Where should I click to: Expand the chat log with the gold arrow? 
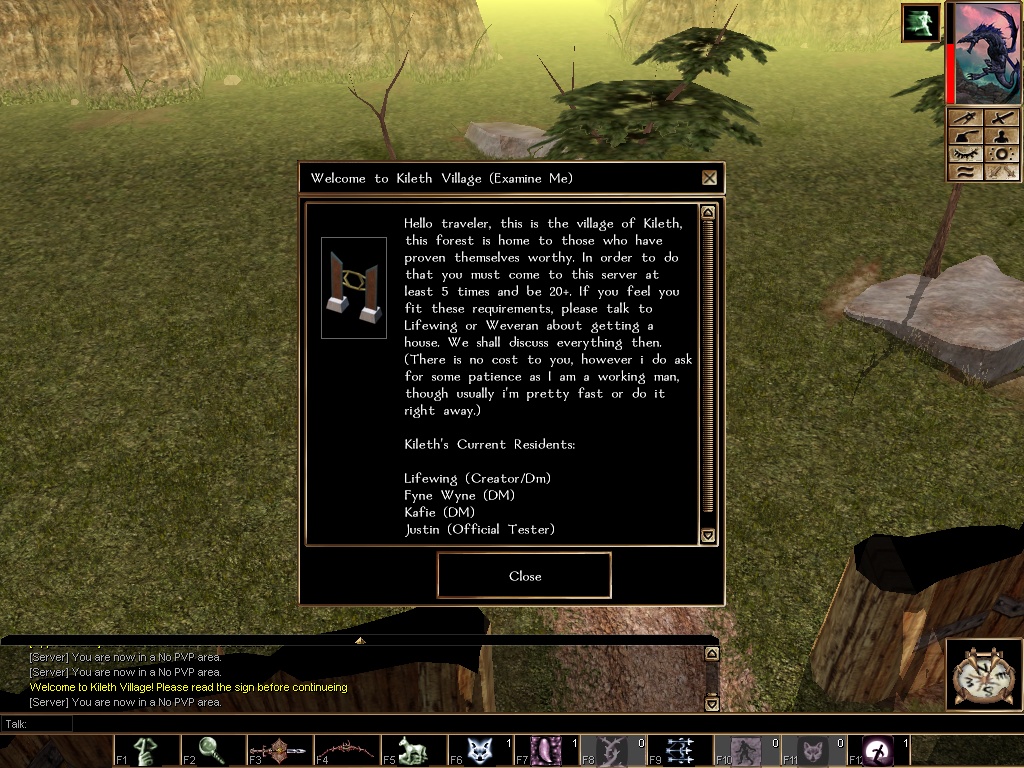pos(360,640)
